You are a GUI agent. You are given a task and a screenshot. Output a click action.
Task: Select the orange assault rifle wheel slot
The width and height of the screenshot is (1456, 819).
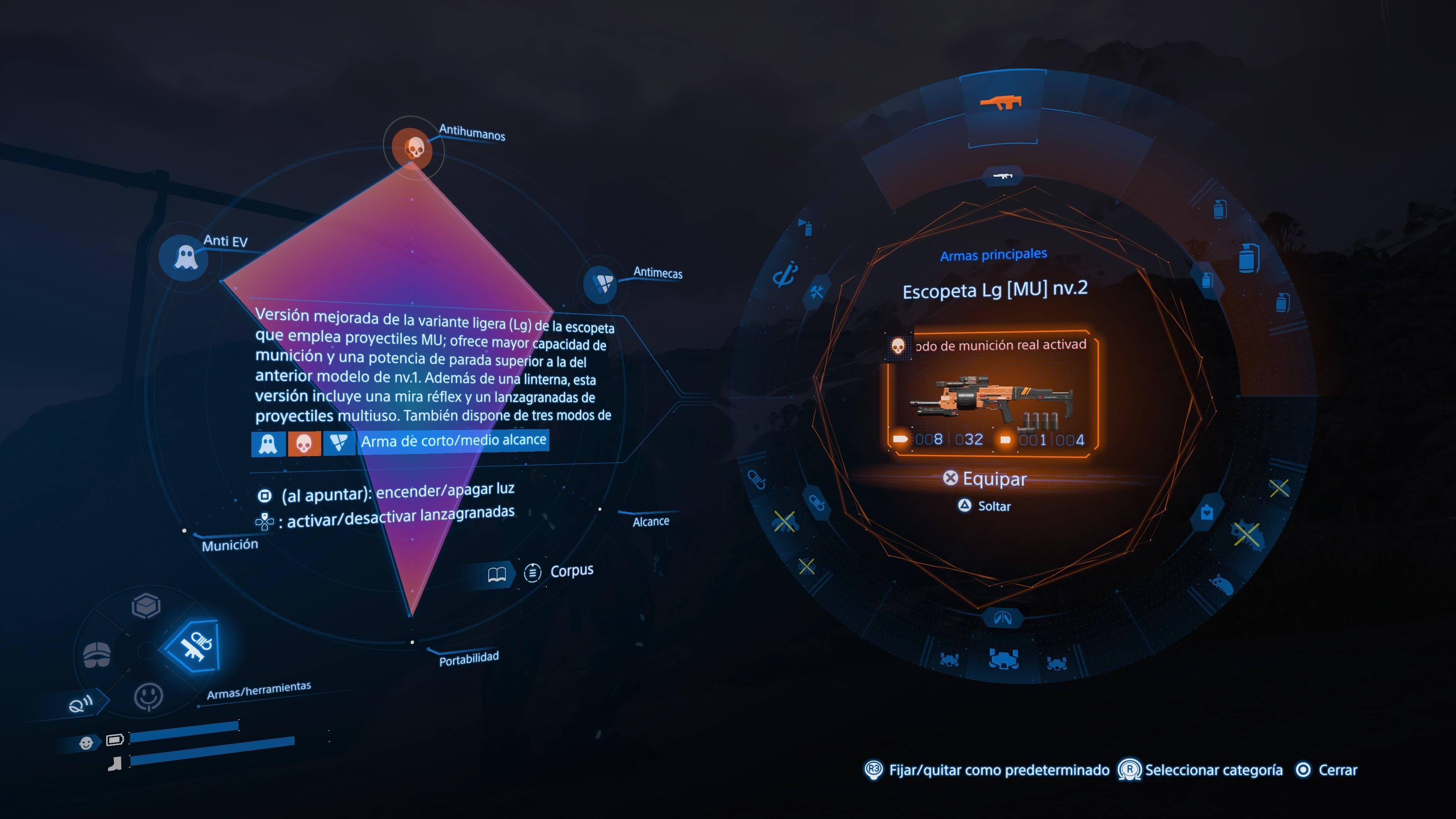pyautogui.click(x=1001, y=103)
